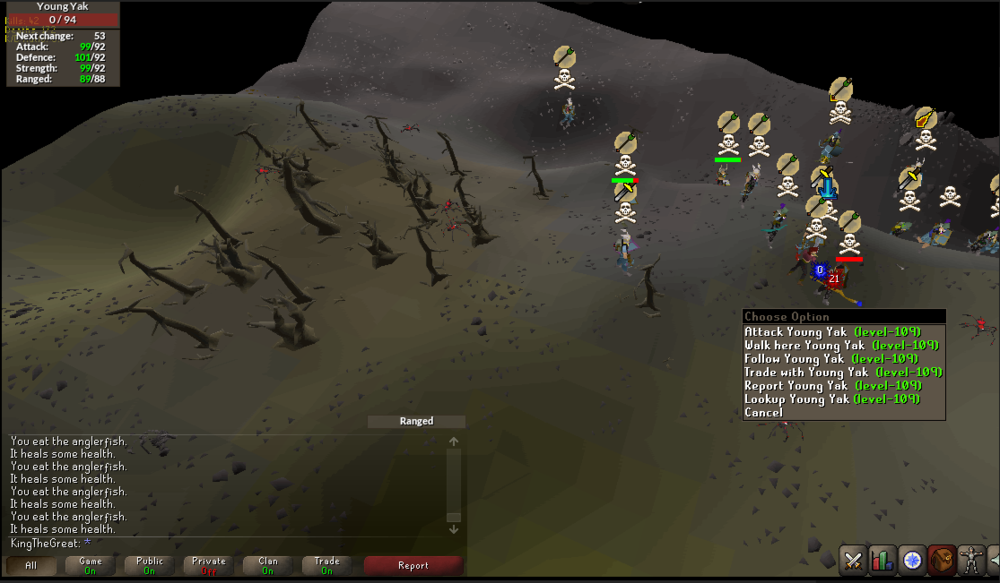The height and width of the screenshot is (583, 1000).
Task: Open the red Report button
Action: point(413,566)
